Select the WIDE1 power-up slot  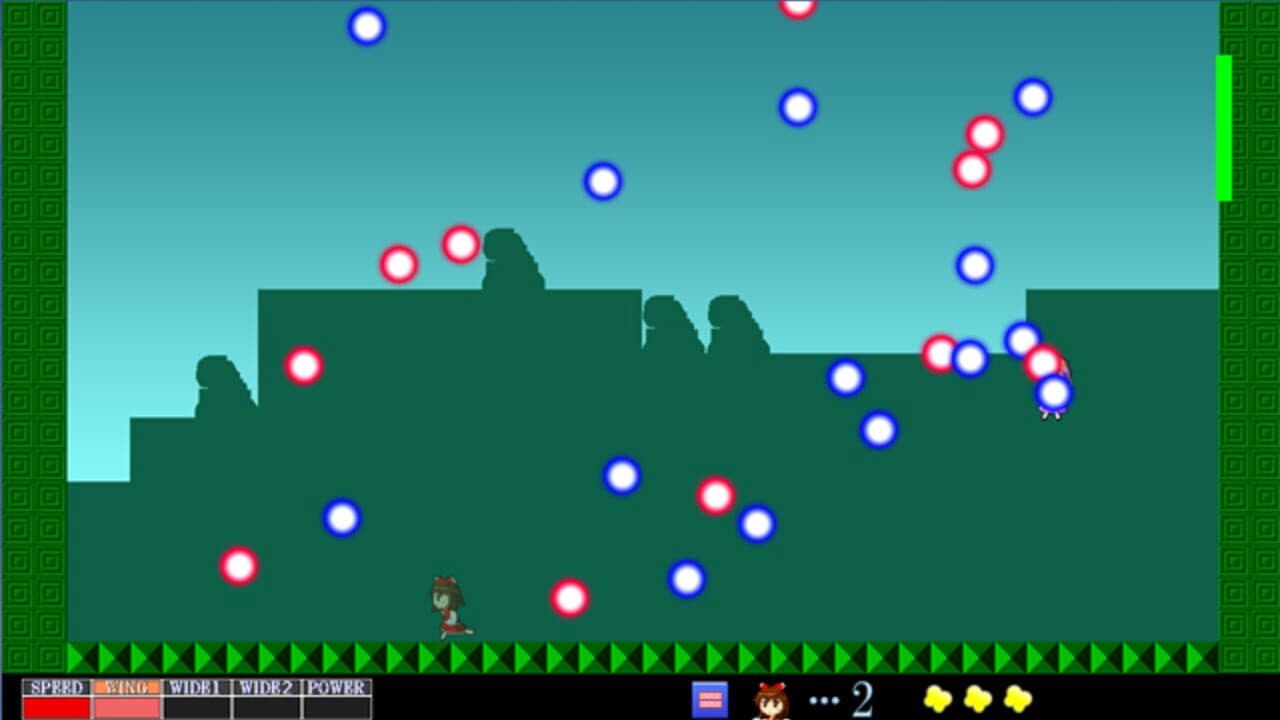point(196,688)
